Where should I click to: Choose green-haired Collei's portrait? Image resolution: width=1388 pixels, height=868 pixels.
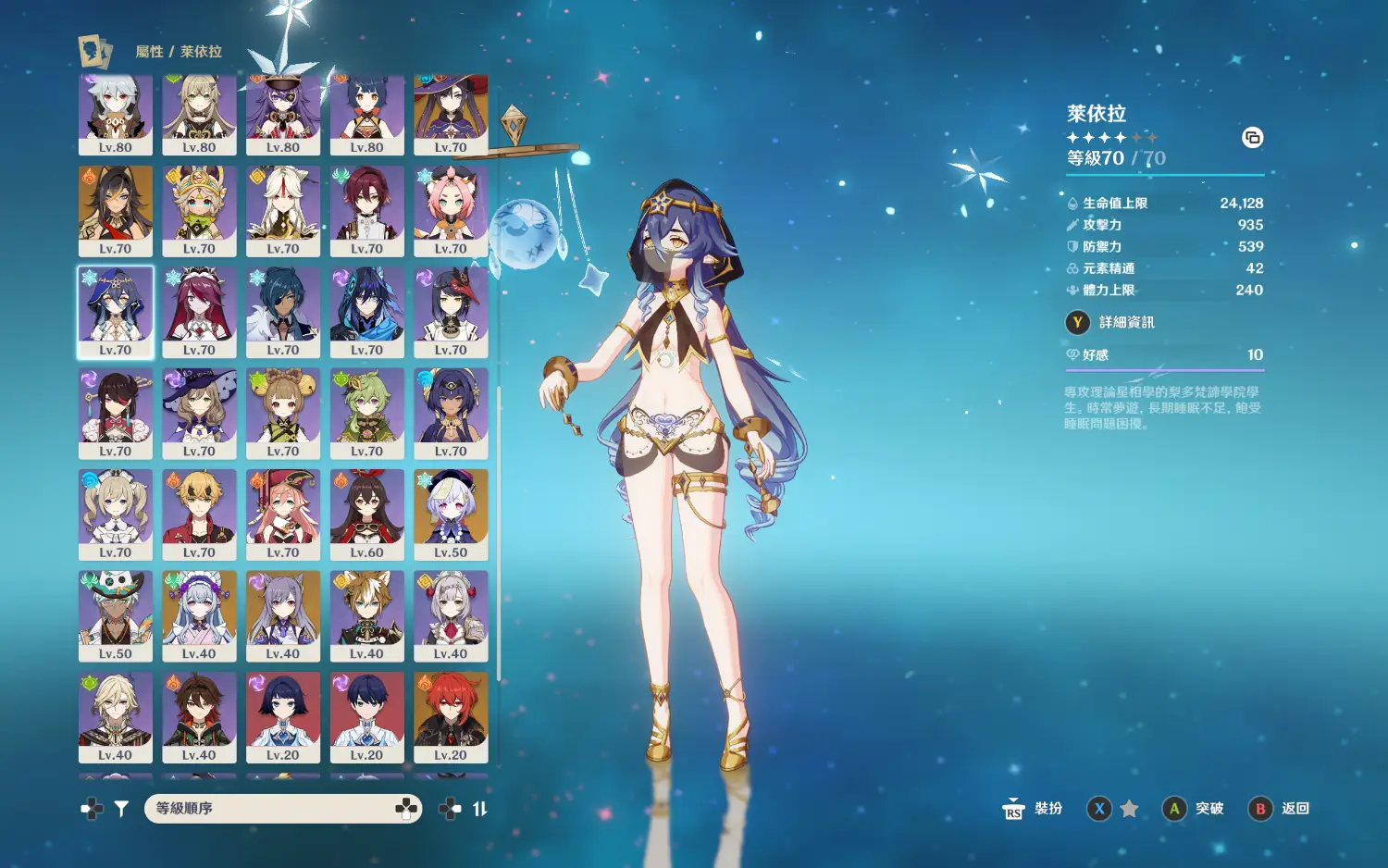(x=366, y=413)
